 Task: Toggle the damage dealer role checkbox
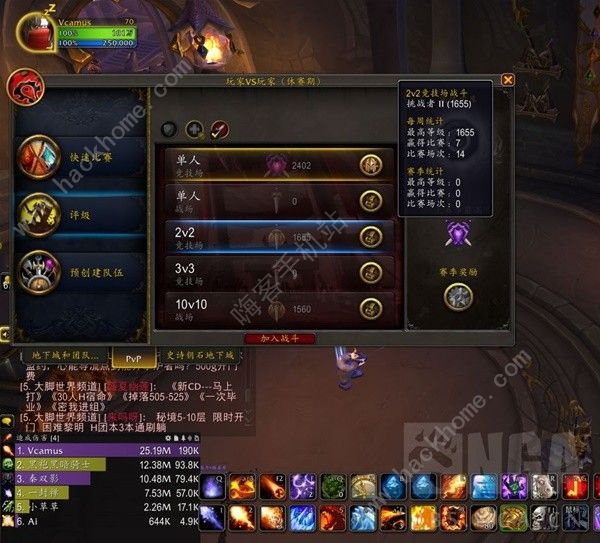click(x=219, y=129)
